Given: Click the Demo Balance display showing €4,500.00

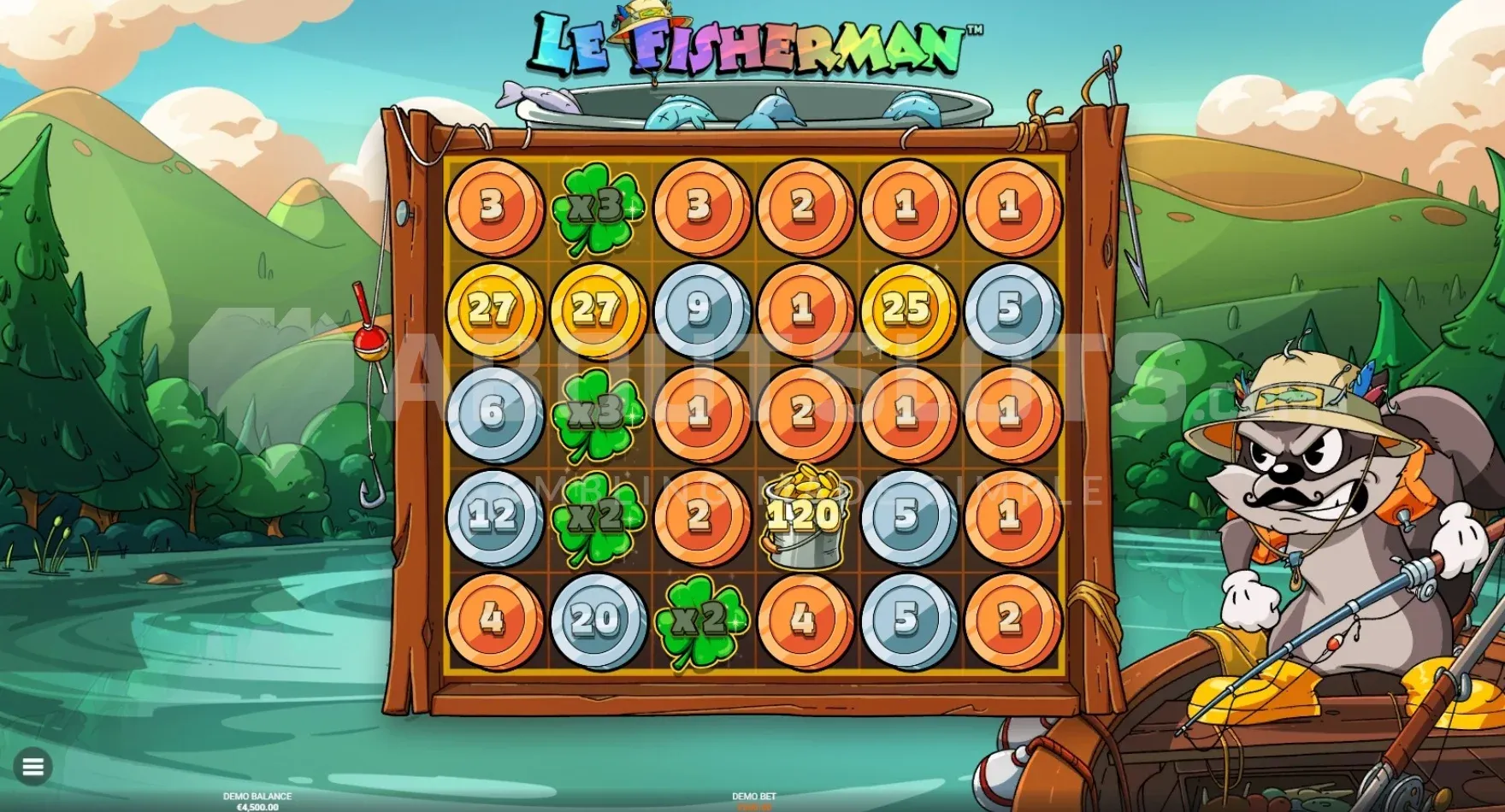Looking at the screenshot, I should [257, 802].
